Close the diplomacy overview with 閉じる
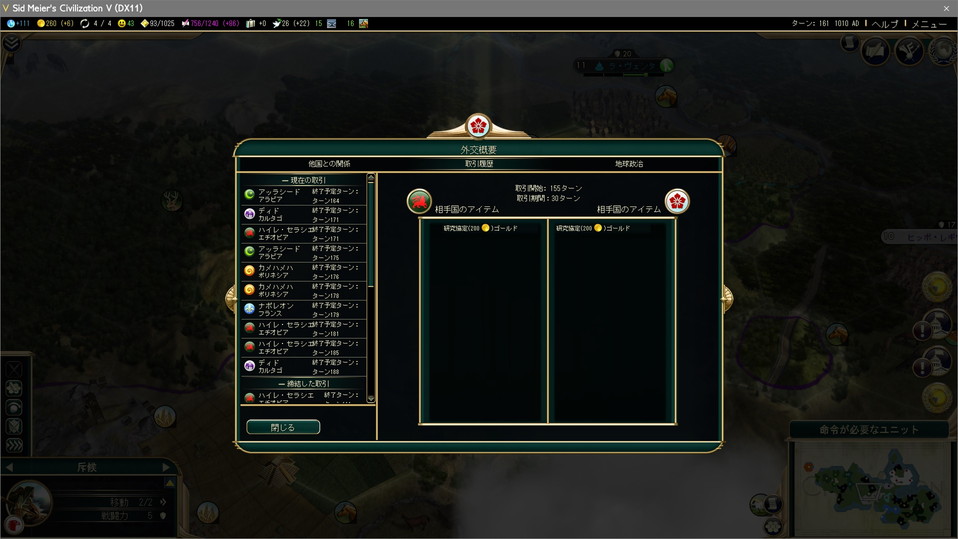 pyautogui.click(x=283, y=427)
